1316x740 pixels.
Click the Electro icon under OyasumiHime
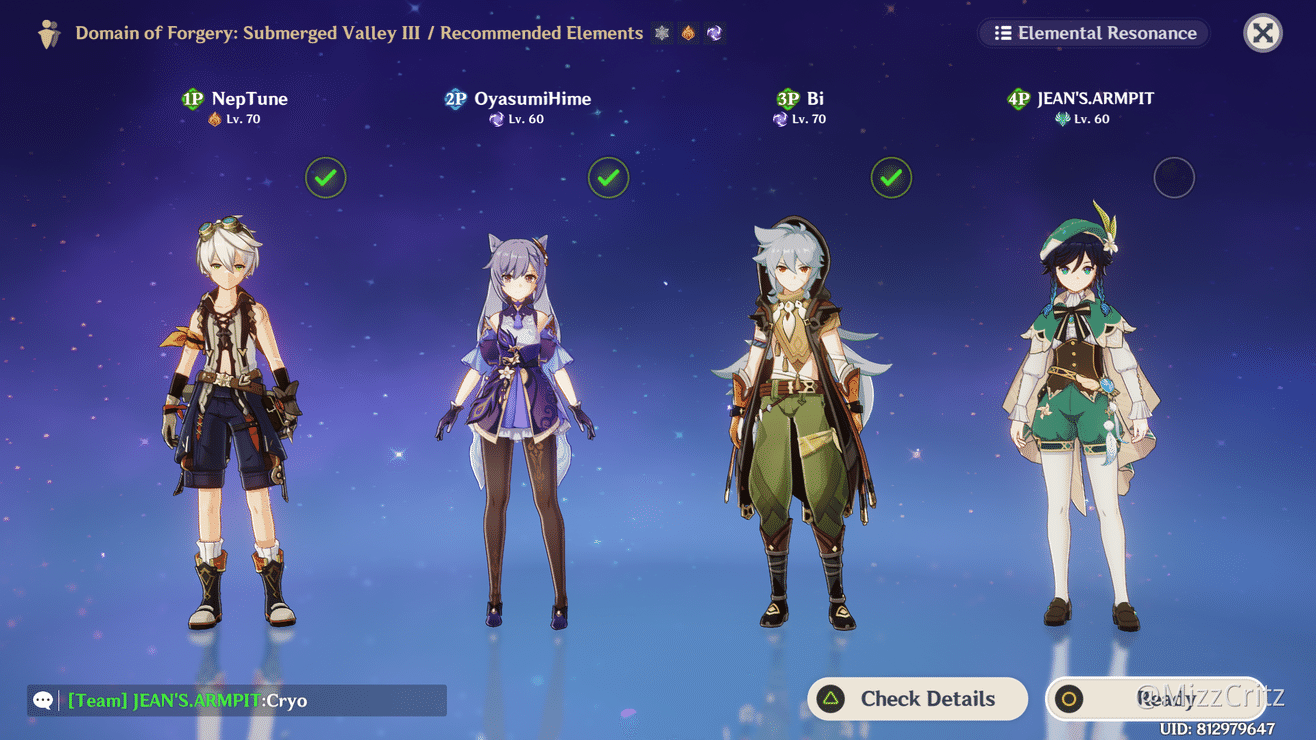point(498,119)
